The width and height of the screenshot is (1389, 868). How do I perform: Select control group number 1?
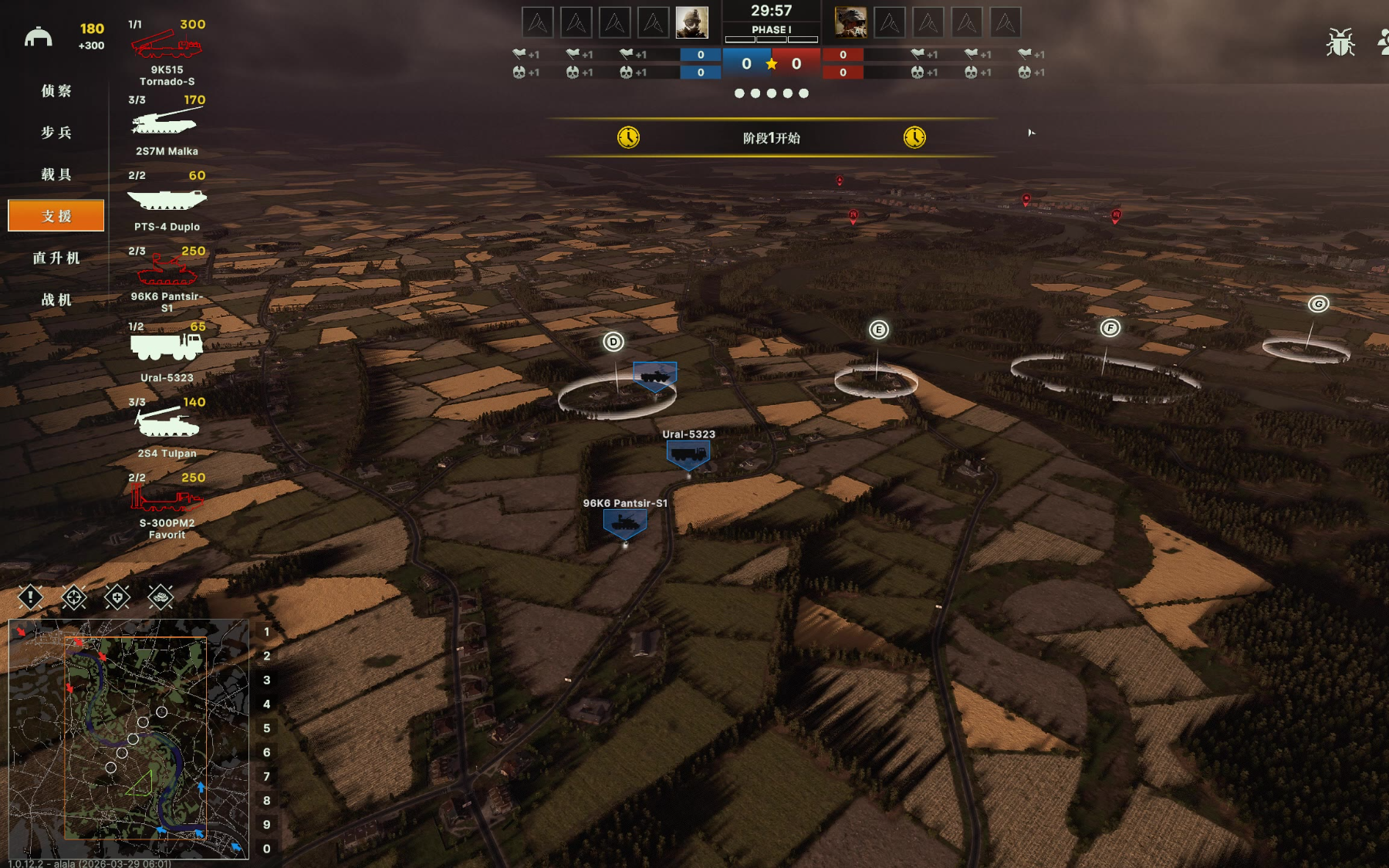(x=267, y=632)
